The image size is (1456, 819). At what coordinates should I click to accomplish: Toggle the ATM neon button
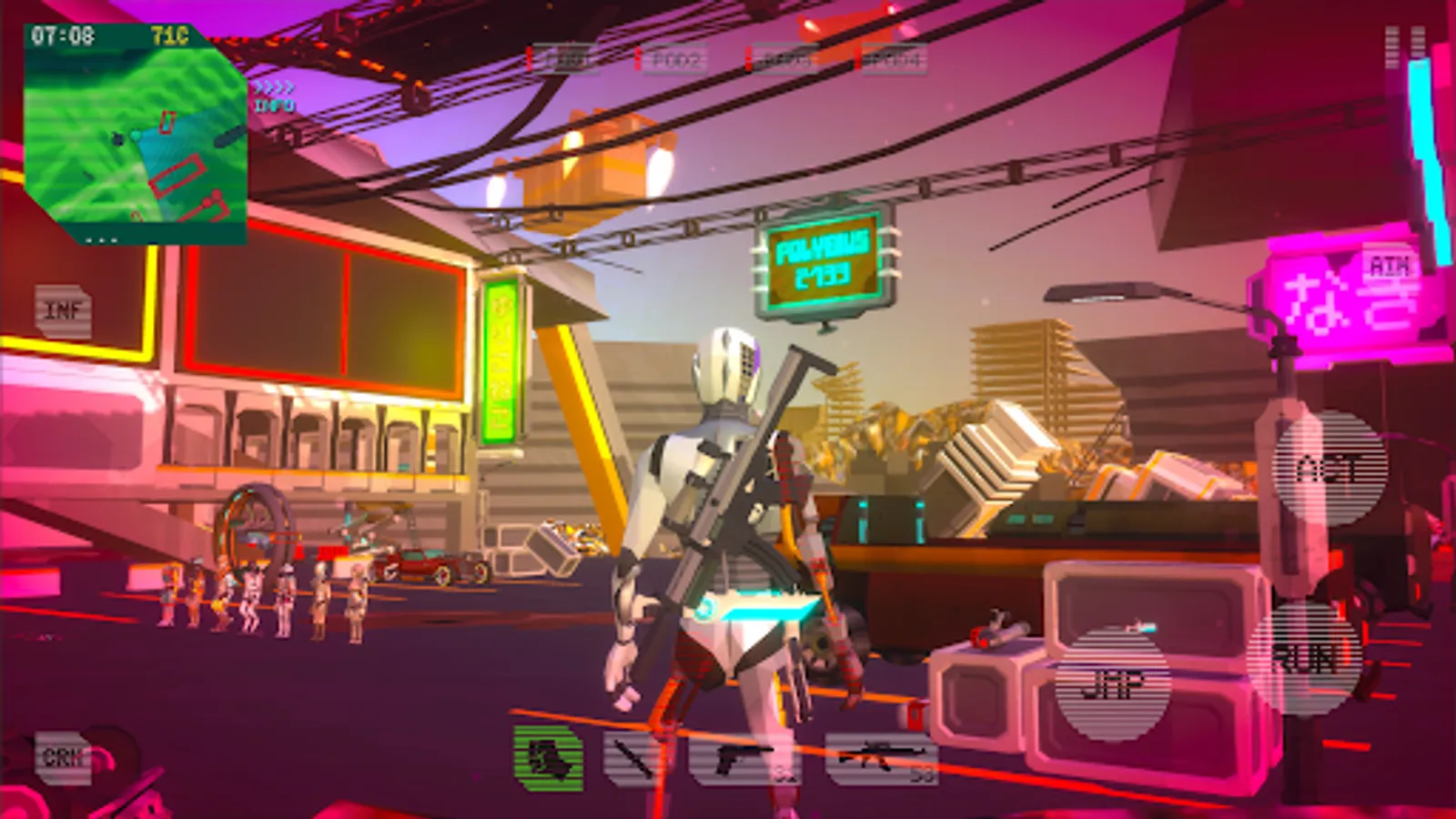coord(1389,267)
